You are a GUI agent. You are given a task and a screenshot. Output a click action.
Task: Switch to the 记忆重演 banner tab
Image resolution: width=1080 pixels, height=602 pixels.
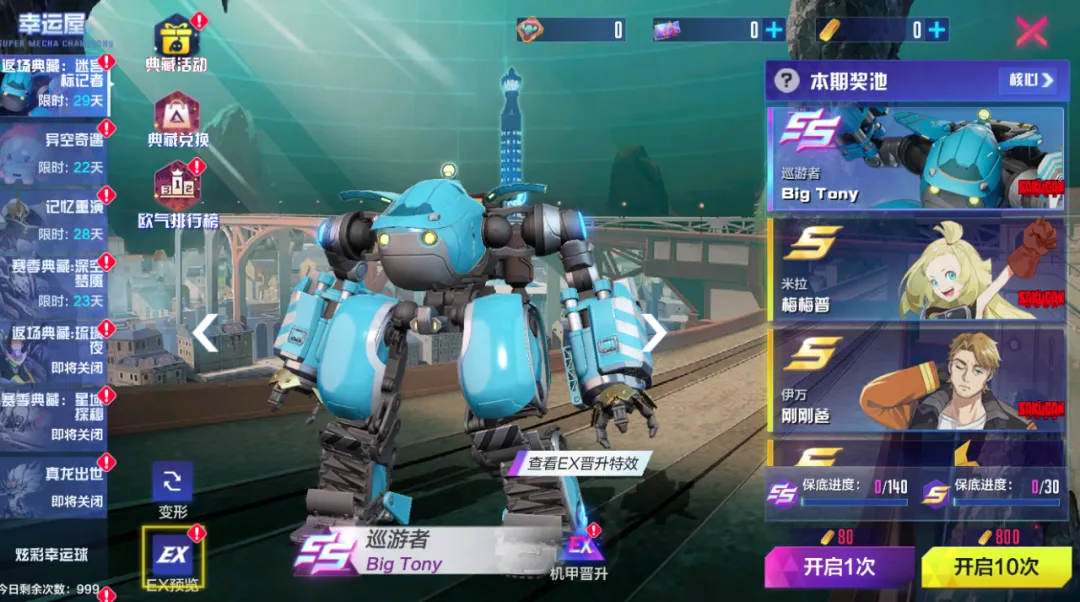tap(55, 220)
